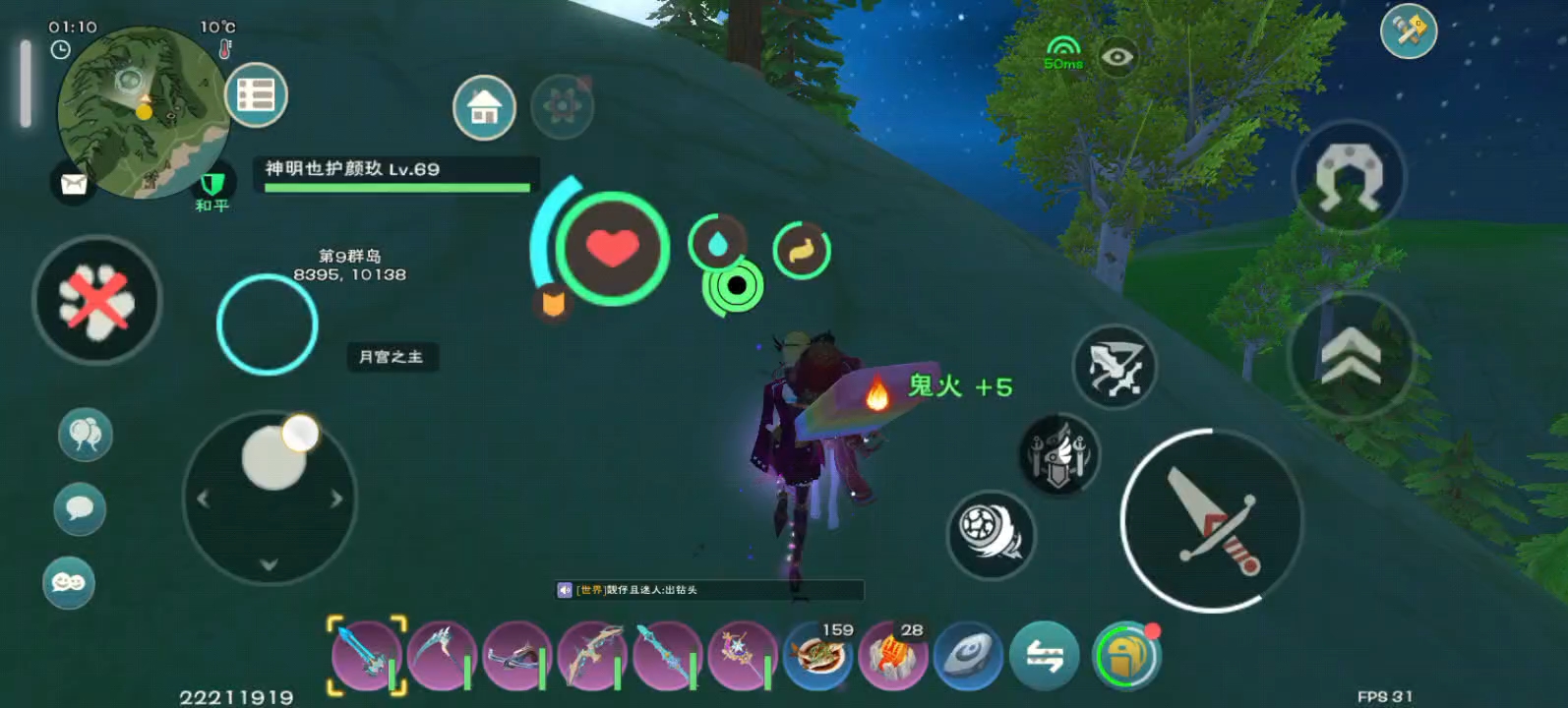Activate the winged shield skill
This screenshot has height=708, width=1568.
click(x=1058, y=454)
